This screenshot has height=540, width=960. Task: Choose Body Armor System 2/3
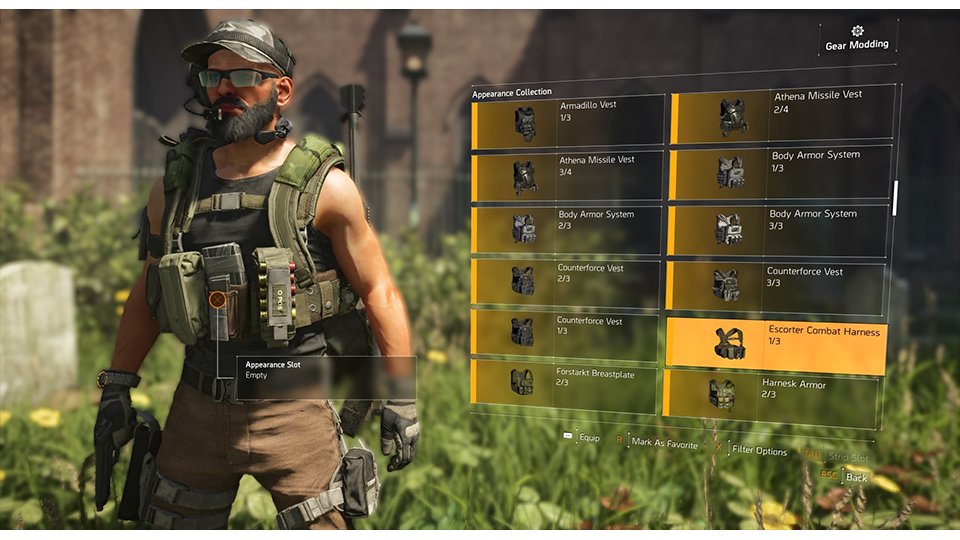[x=567, y=228]
